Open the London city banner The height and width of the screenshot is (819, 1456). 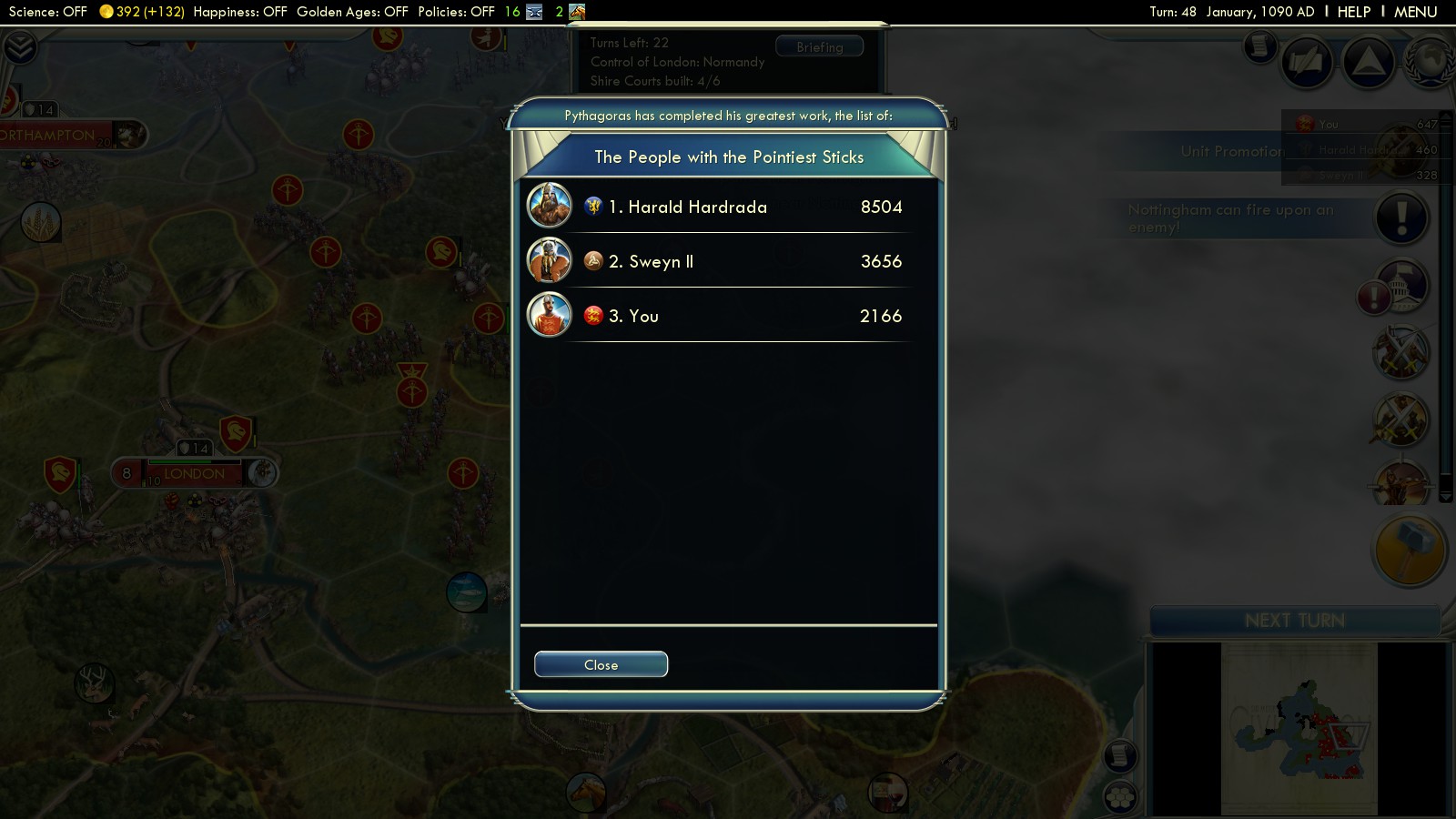click(194, 473)
